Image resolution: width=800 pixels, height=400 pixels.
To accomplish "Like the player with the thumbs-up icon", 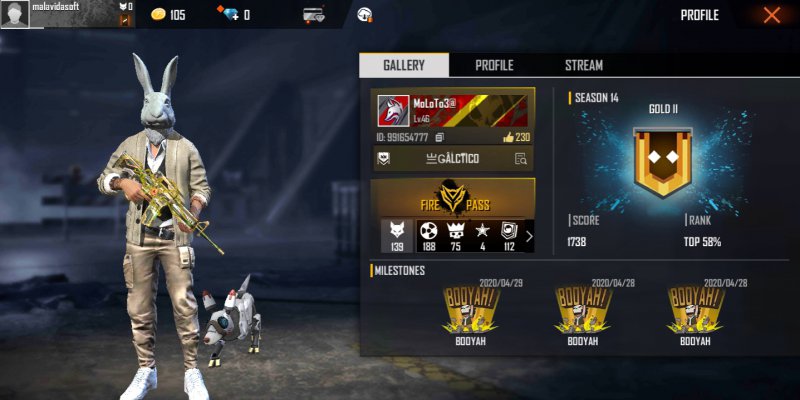I will pyautogui.click(x=508, y=137).
